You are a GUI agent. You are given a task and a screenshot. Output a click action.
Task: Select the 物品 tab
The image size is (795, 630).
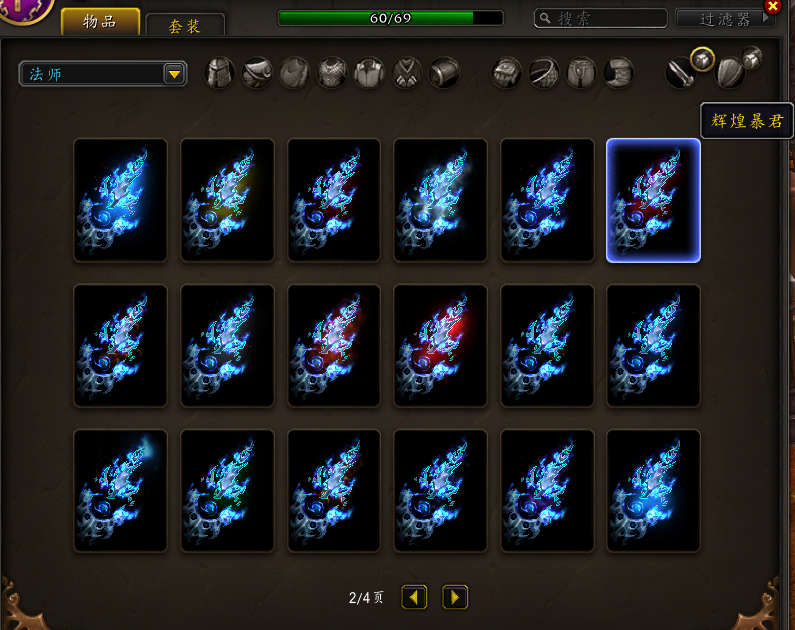point(100,22)
